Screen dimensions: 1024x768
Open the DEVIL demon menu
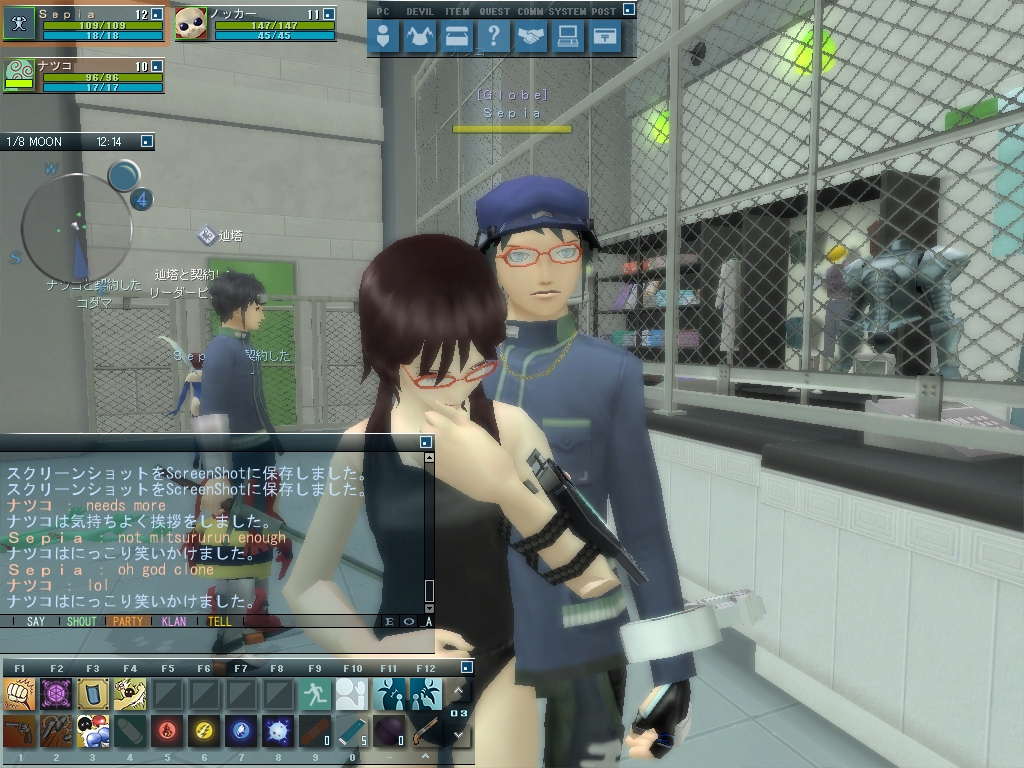click(421, 38)
